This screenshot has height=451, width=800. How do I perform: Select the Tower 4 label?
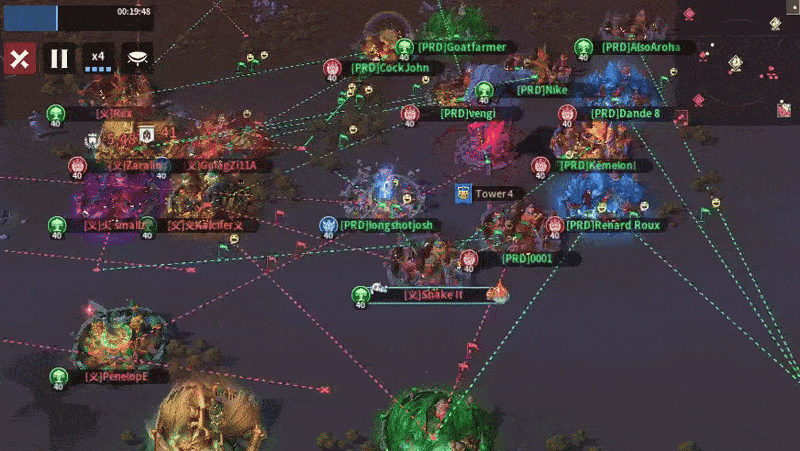point(493,194)
